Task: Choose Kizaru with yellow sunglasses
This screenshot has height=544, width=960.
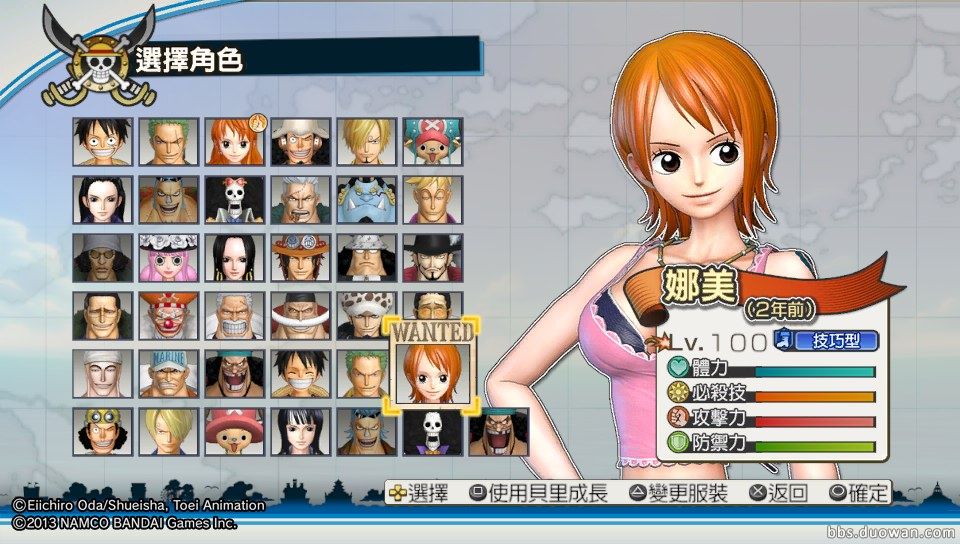Action: click(102, 258)
